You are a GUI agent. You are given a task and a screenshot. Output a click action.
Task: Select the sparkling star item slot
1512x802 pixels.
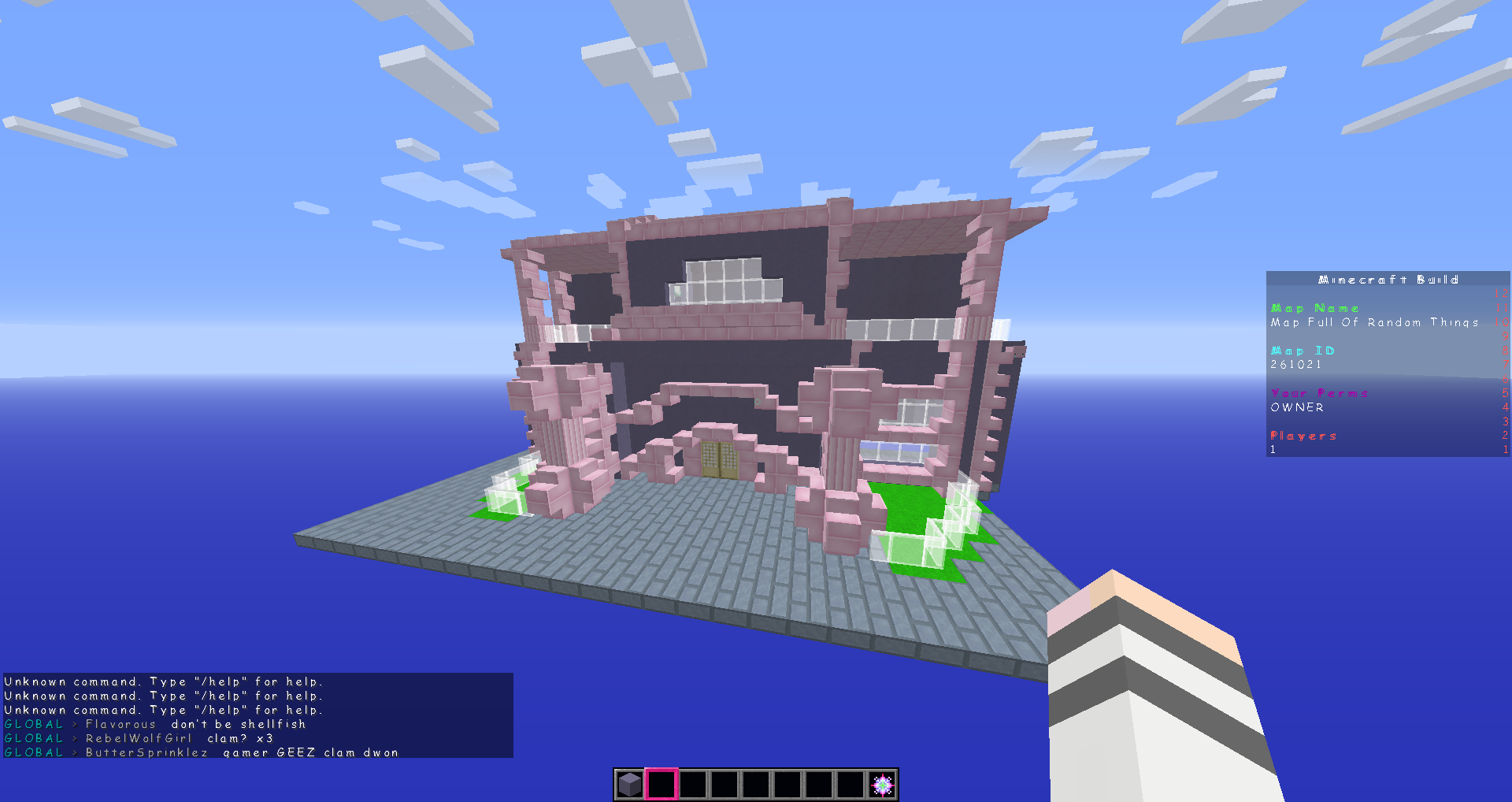coord(882,785)
